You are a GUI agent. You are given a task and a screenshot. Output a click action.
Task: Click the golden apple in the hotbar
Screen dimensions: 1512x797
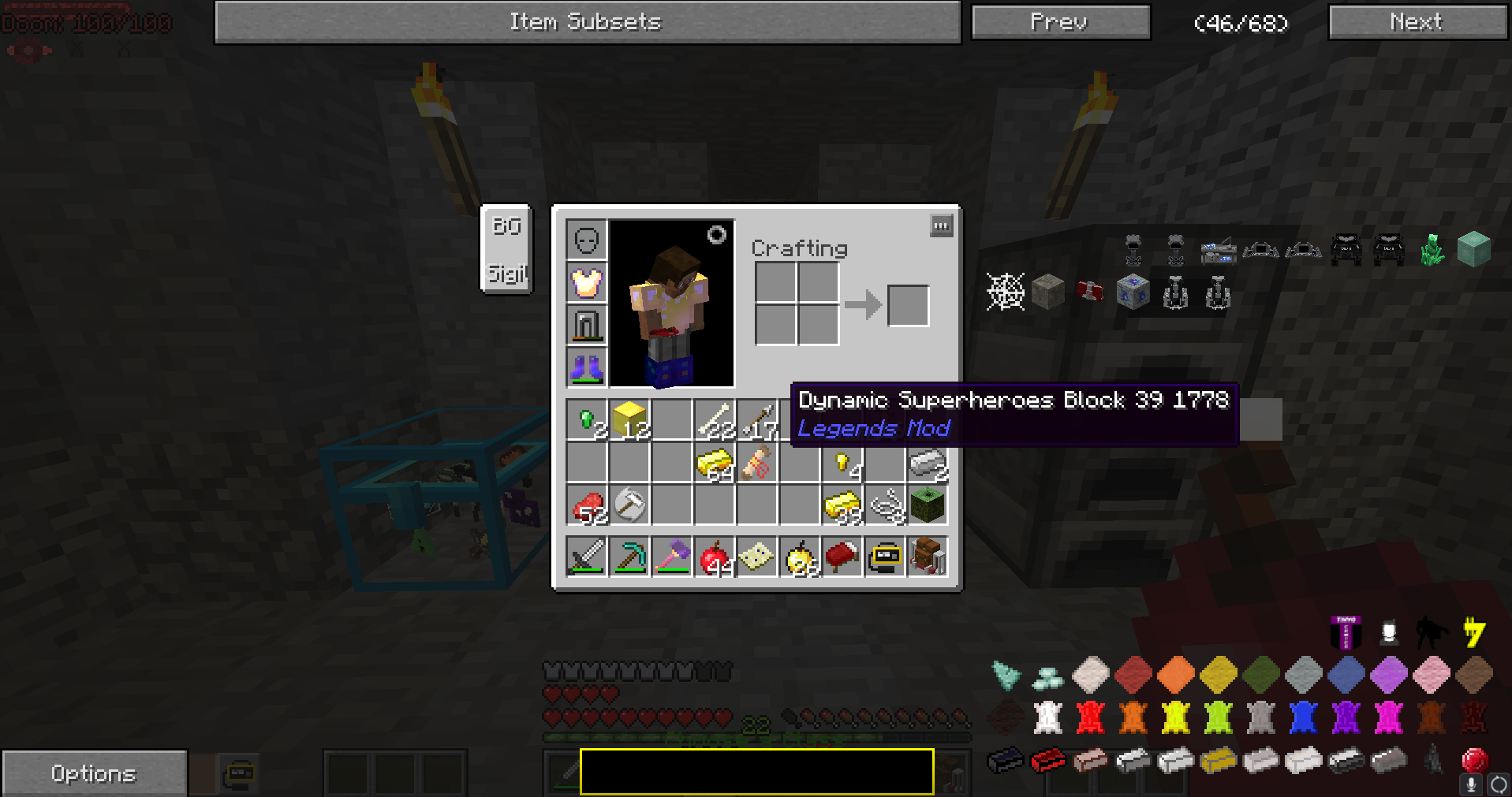click(x=799, y=557)
